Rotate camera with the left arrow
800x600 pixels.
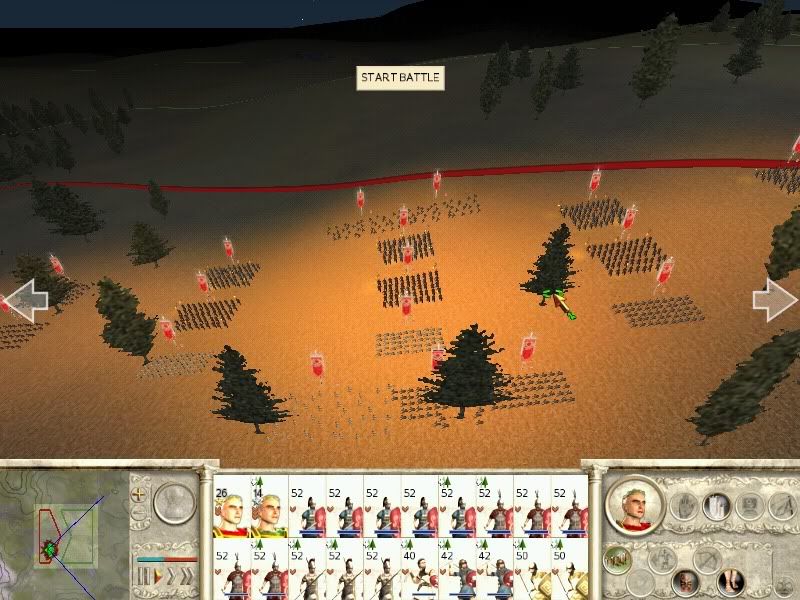27,300
